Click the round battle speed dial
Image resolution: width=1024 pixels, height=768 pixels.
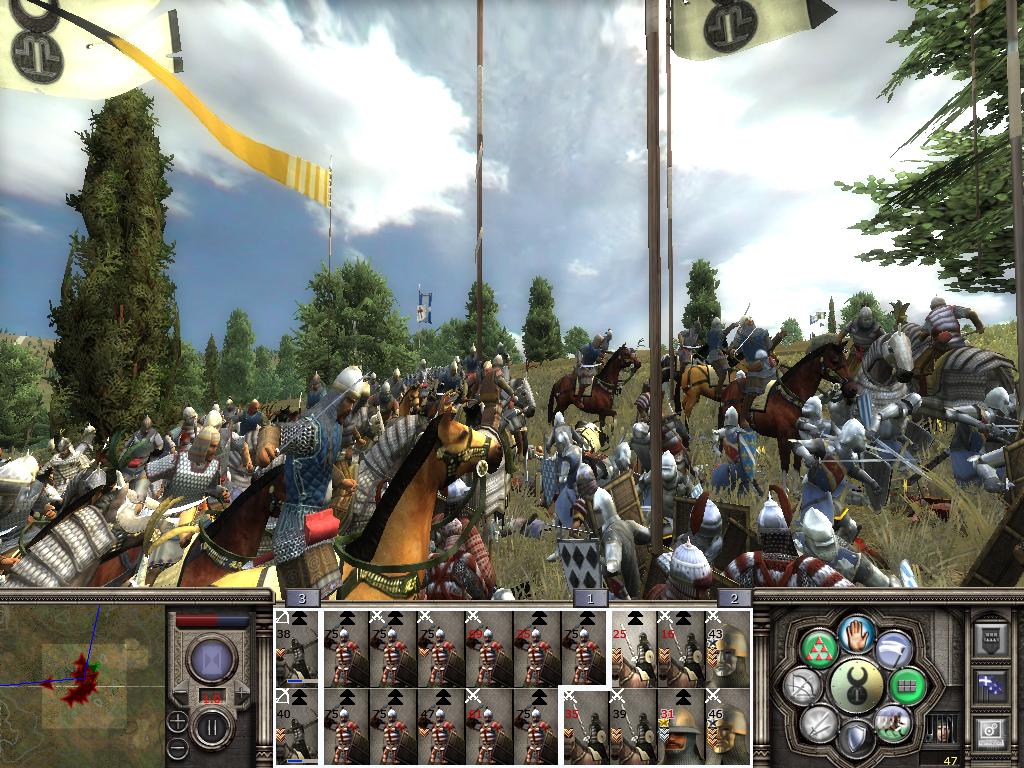tap(212, 661)
